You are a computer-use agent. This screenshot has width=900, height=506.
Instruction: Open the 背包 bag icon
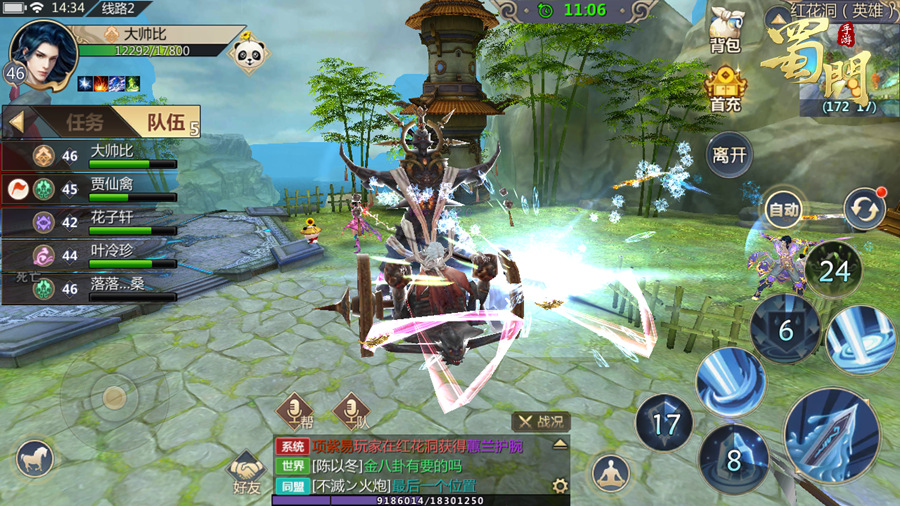724,29
